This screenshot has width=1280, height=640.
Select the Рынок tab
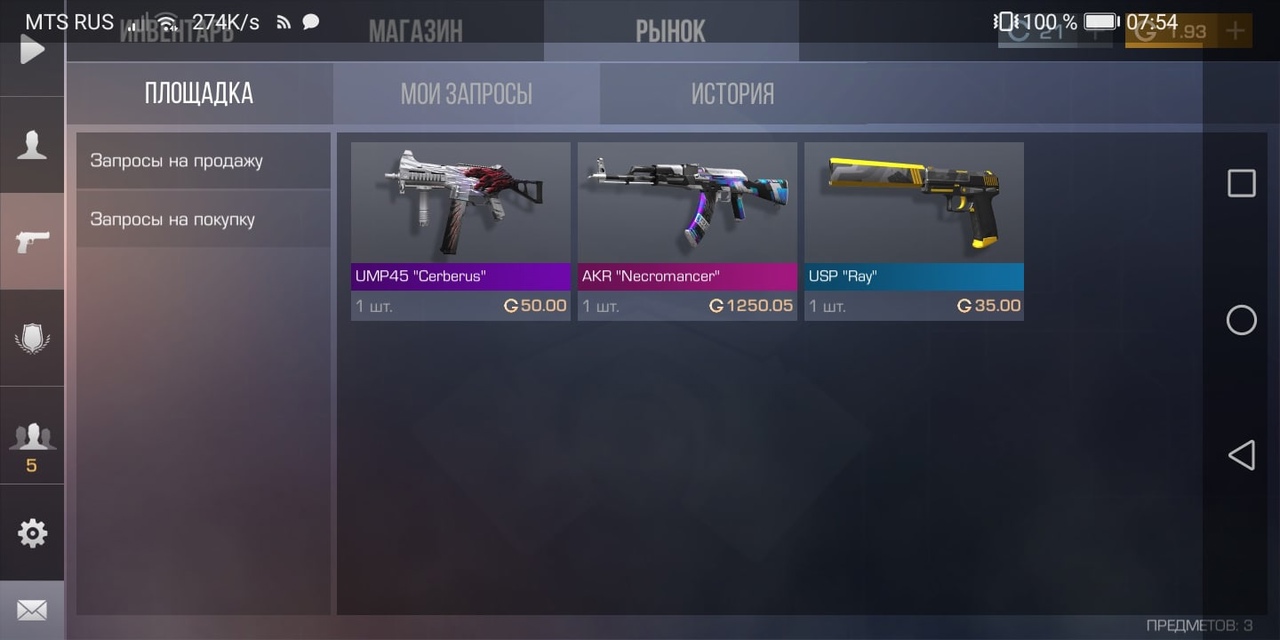(x=670, y=31)
